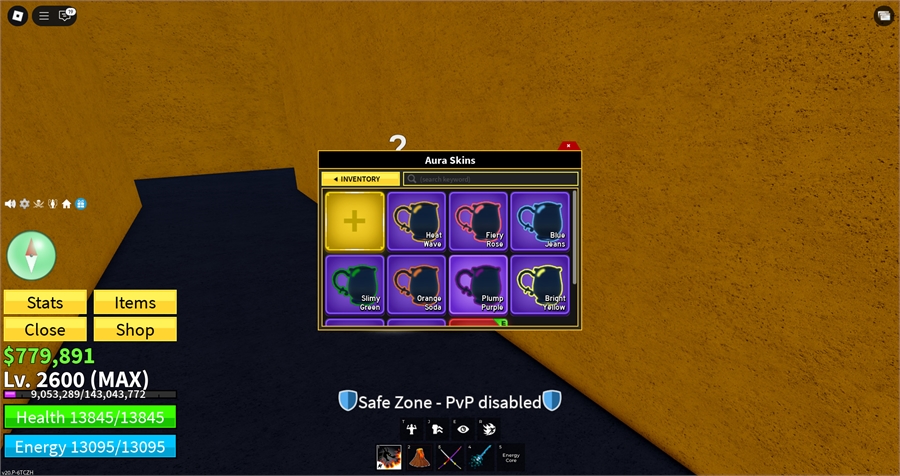Select the Orange Soda aura skin

pos(417,285)
